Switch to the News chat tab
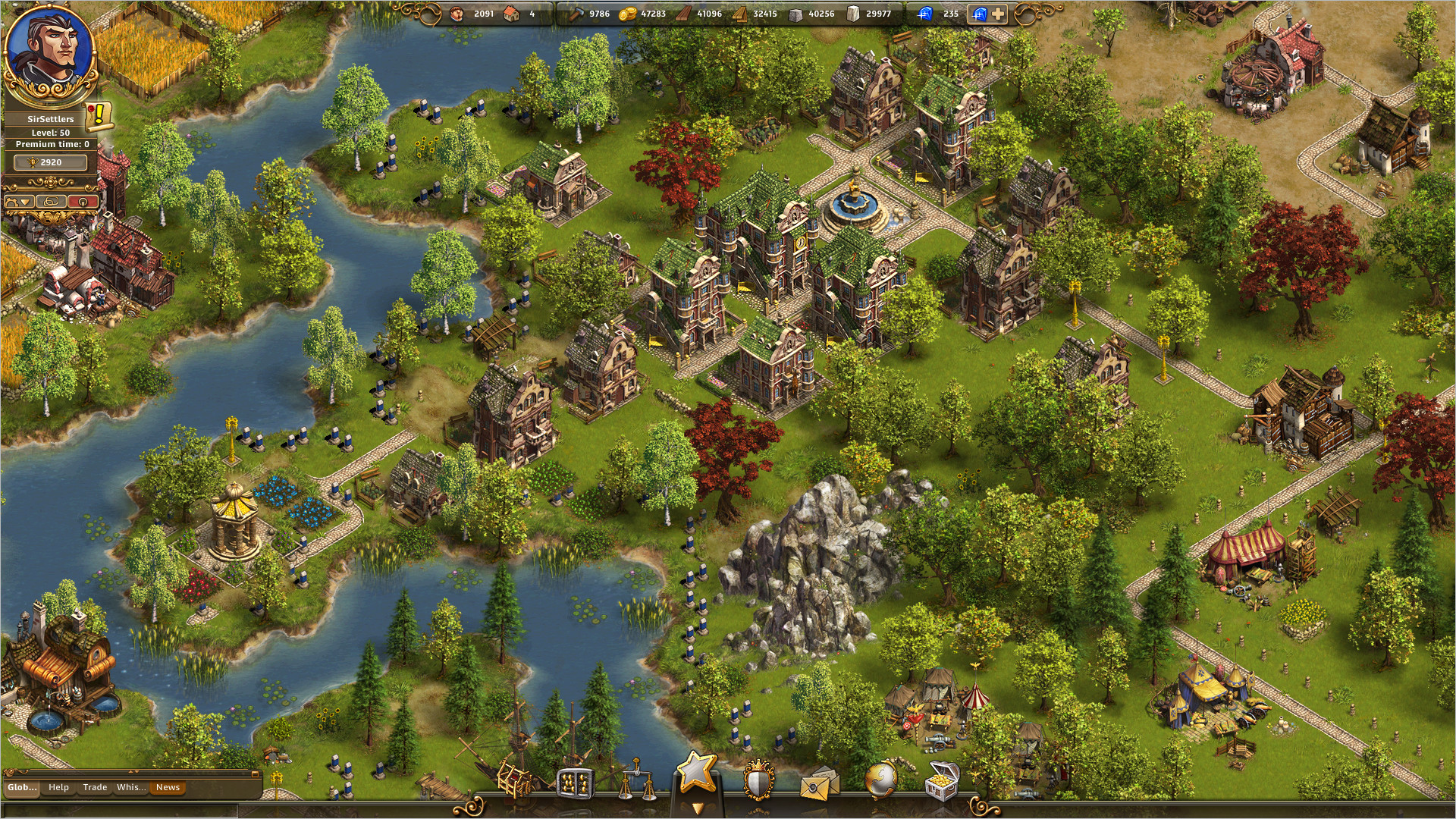 pyautogui.click(x=168, y=788)
